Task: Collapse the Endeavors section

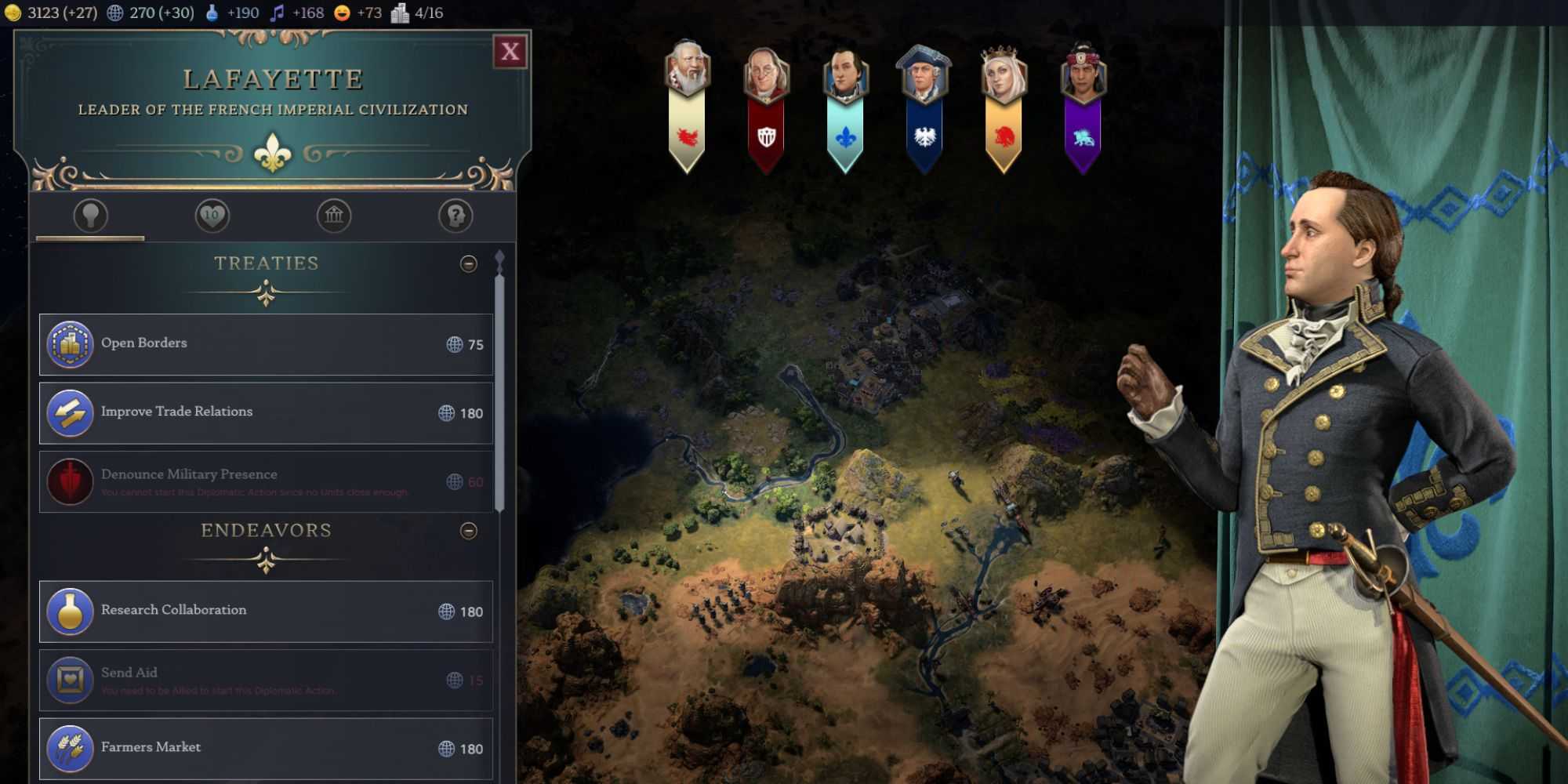Action: 469,531
